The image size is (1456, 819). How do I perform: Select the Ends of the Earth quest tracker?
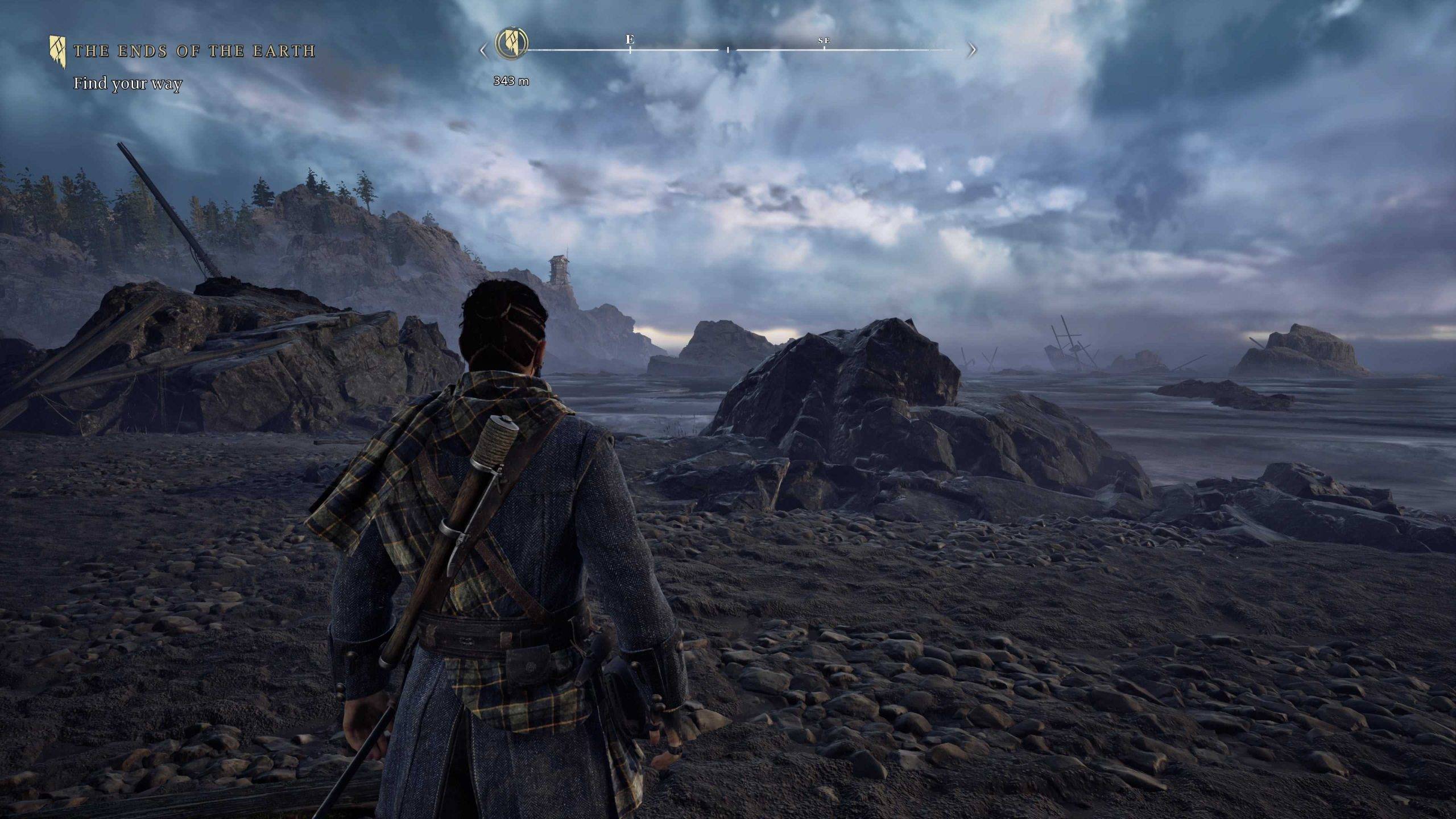click(193, 51)
